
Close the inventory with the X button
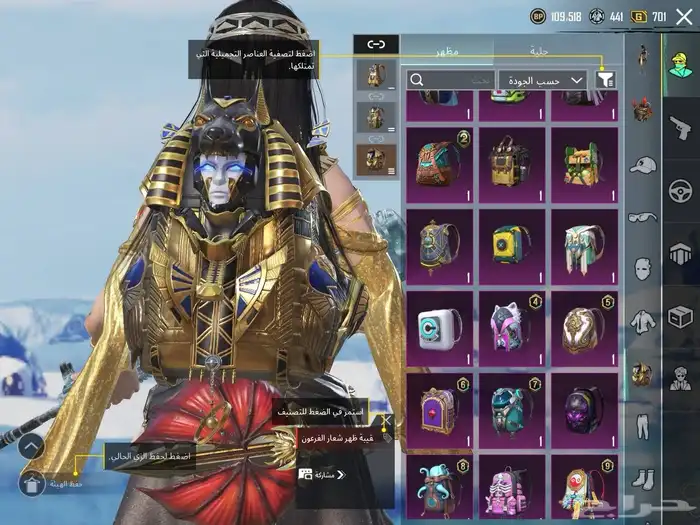tap(684, 16)
